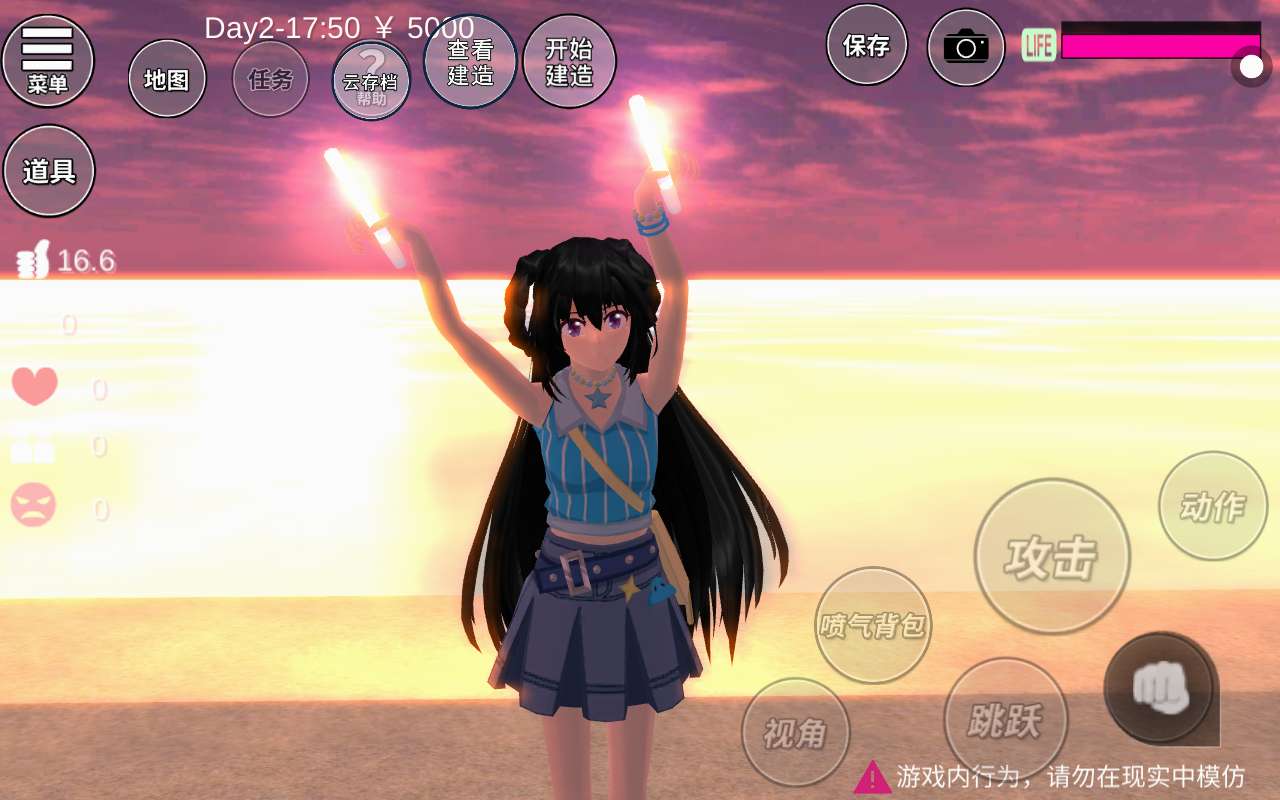Show the 任务 quest list
Viewport: 1280px width, 800px height.
[x=271, y=79]
